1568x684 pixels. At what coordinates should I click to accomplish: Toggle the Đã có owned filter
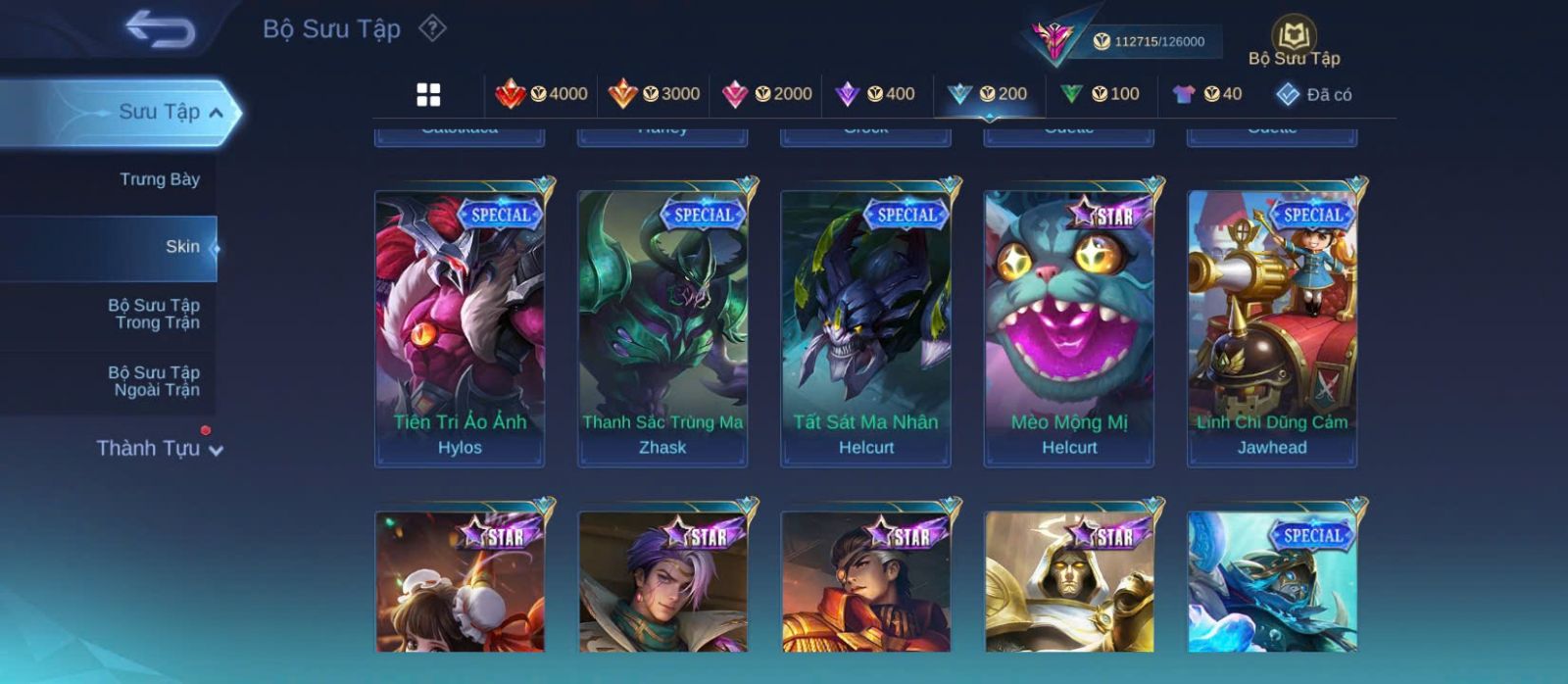click(1313, 94)
